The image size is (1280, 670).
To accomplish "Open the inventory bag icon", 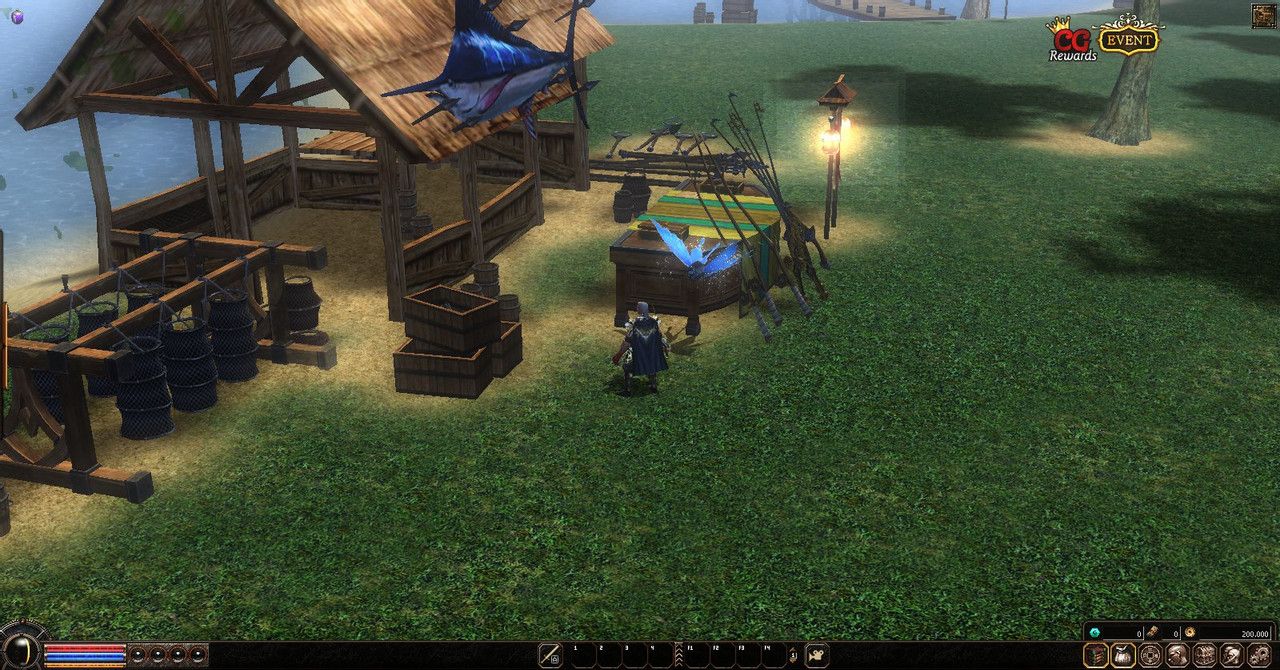I will click(x=1123, y=656).
